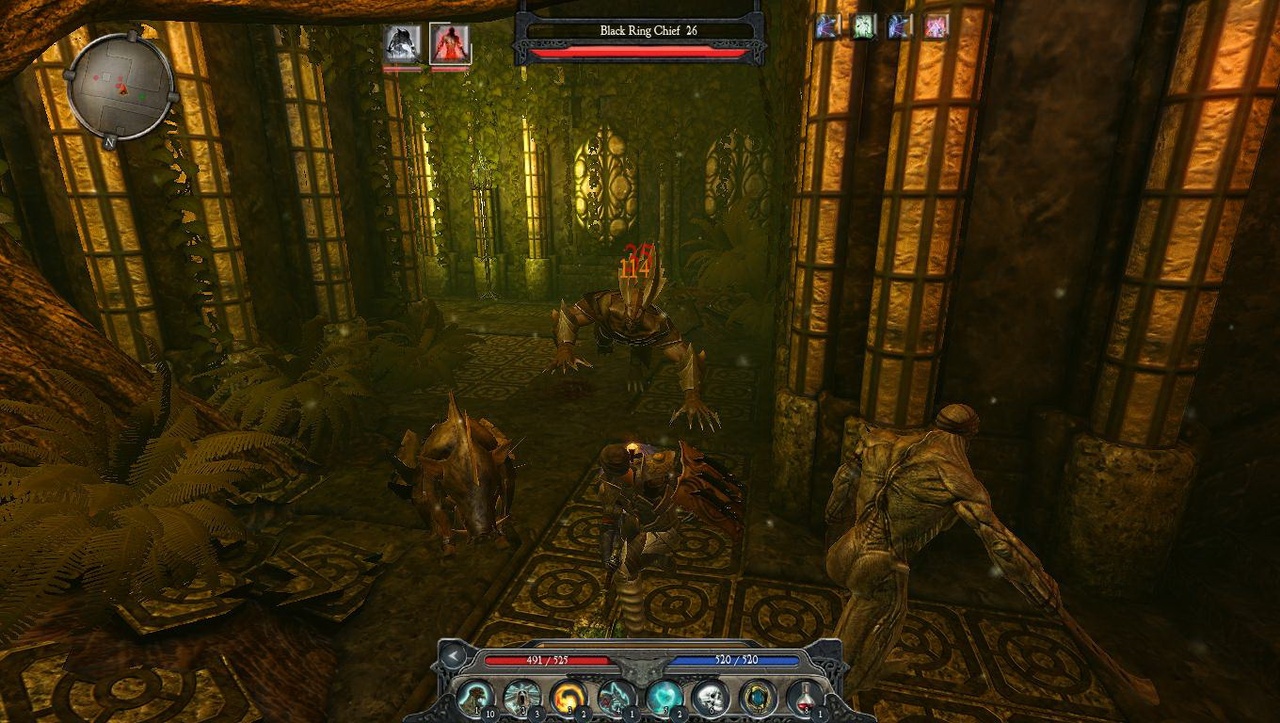This screenshot has width=1280, height=723.
Task: Click the leftmost blue buff icon top-right
Action: (827, 26)
